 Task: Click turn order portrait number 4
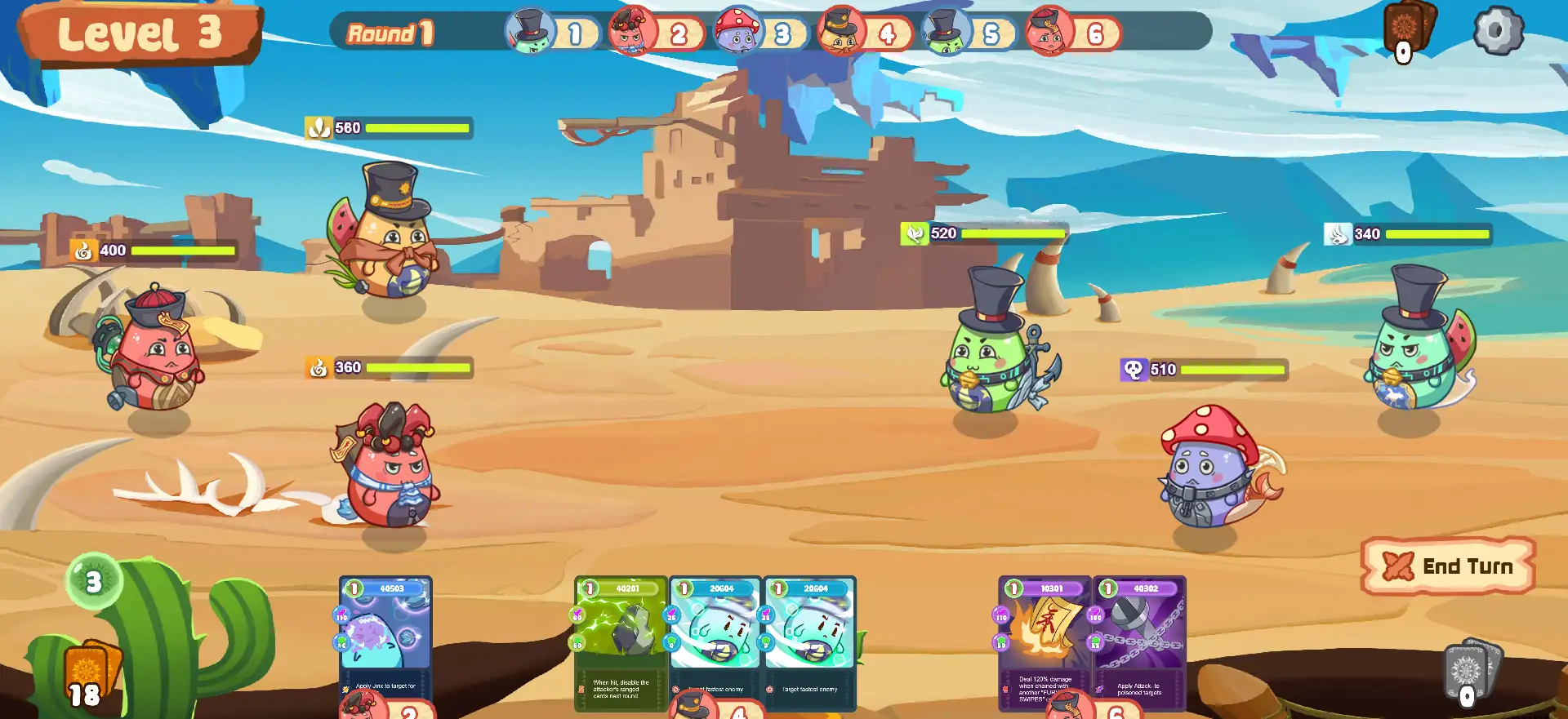[841, 31]
